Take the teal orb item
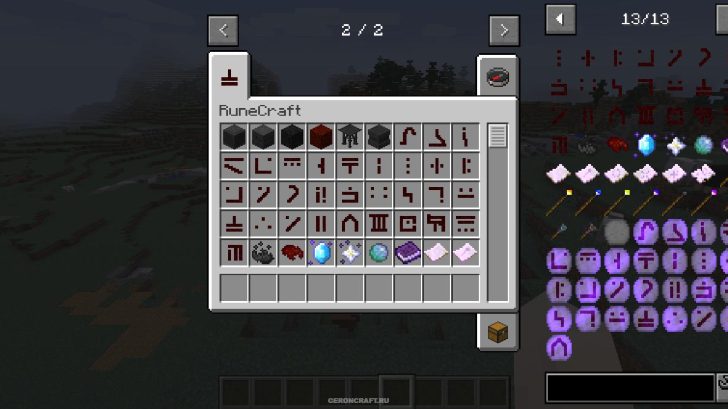 pyautogui.click(x=378, y=252)
